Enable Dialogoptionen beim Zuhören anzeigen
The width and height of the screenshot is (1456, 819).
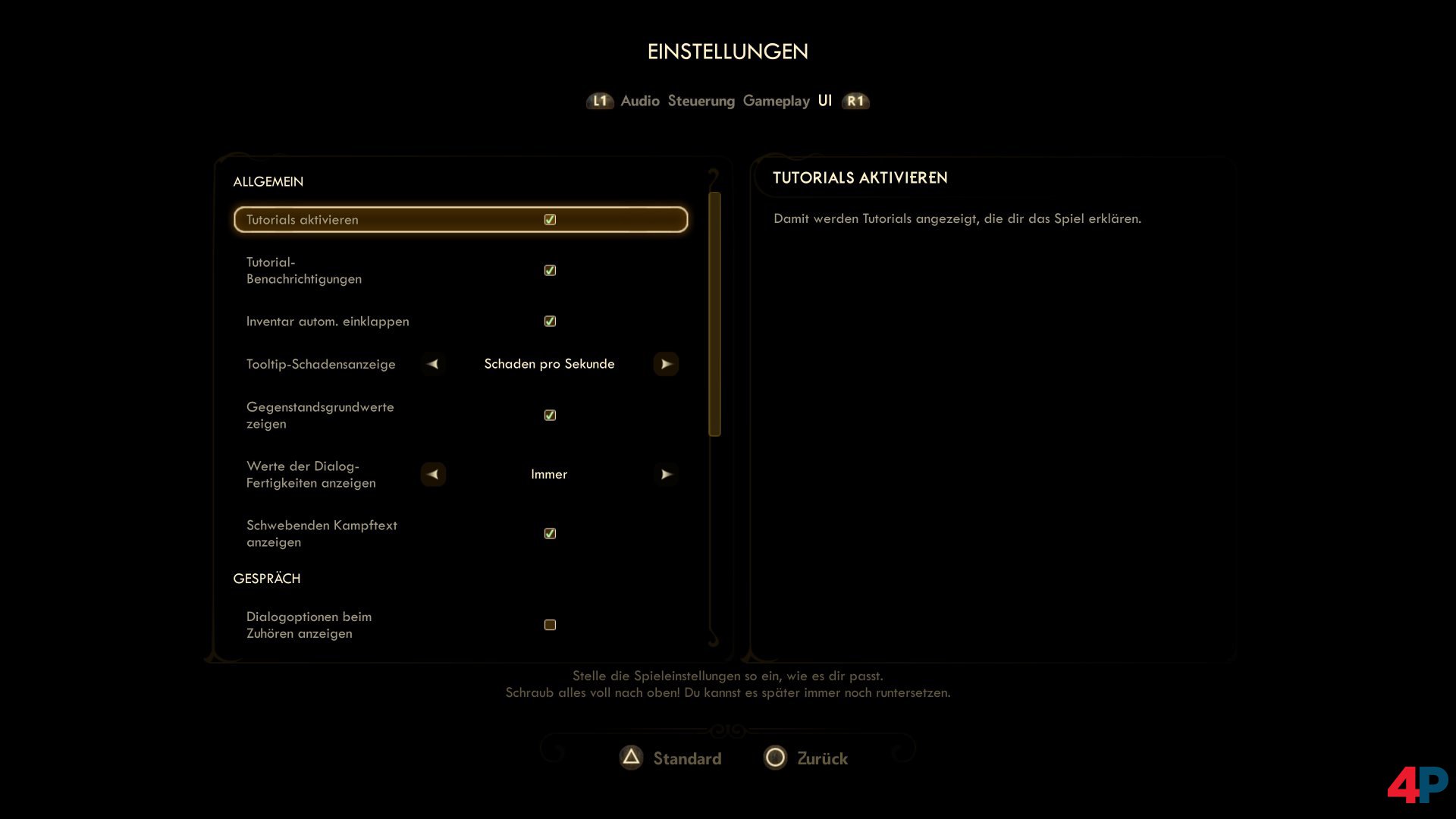(549, 624)
